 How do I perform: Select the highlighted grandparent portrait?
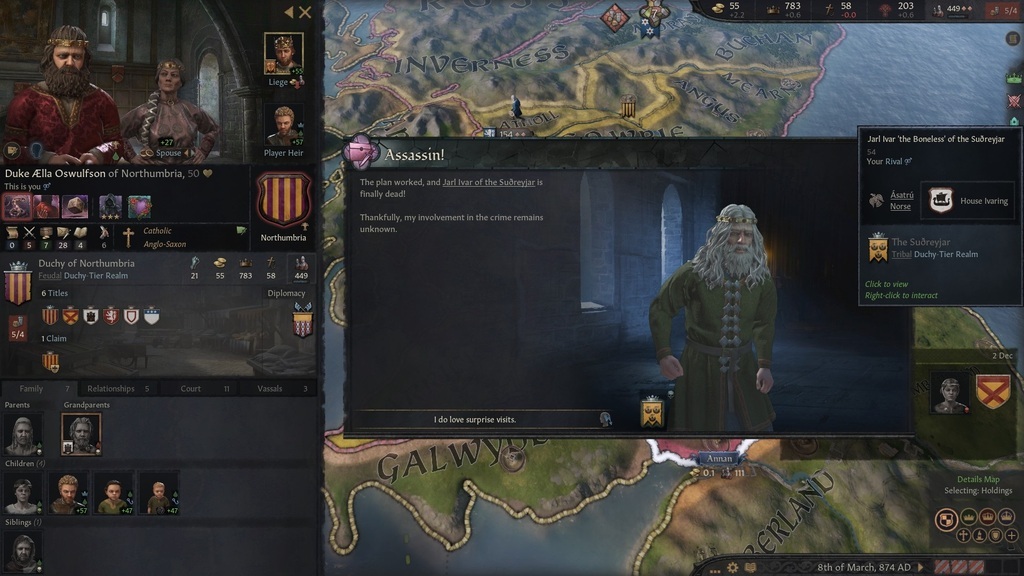(x=81, y=433)
